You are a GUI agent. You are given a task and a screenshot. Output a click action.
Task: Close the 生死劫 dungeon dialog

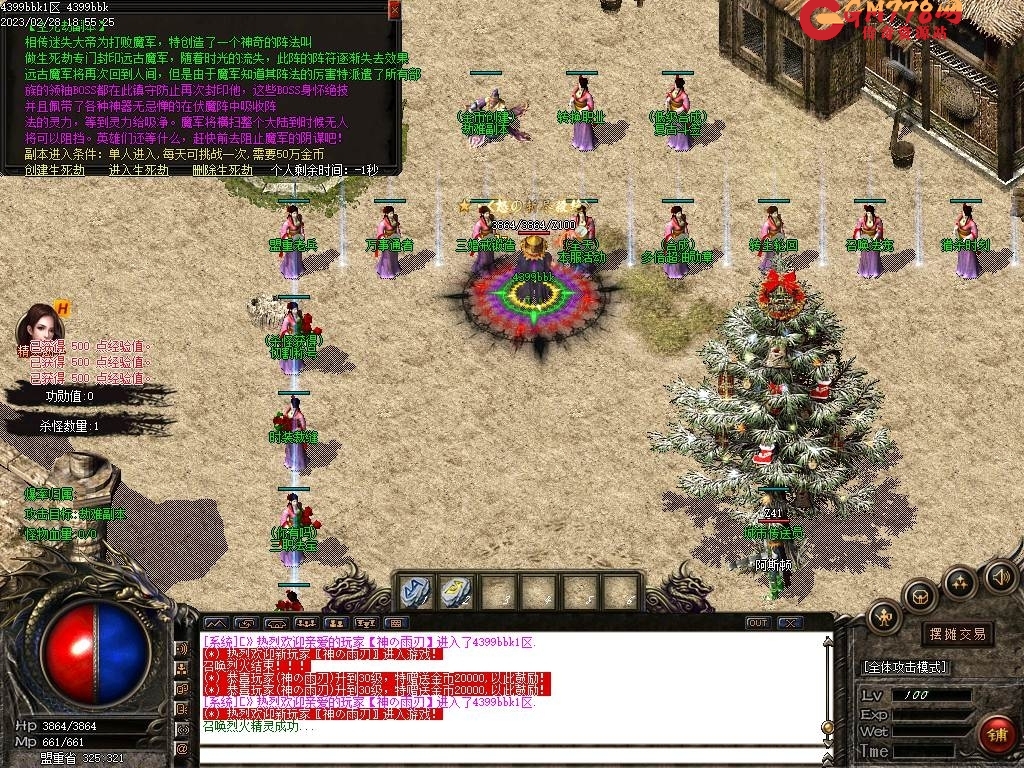(x=394, y=10)
